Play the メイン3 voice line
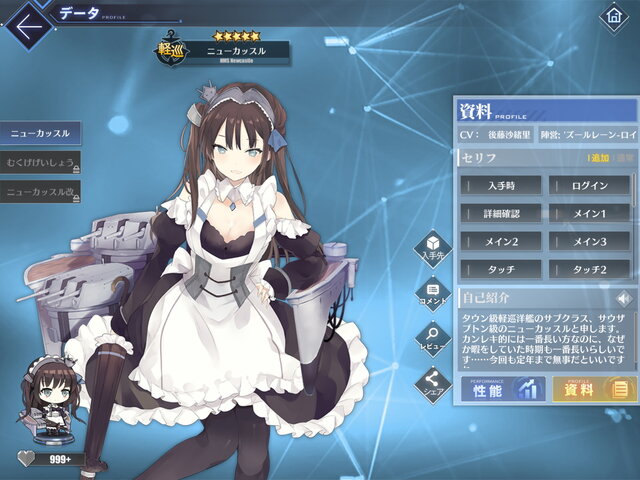 pos(588,241)
